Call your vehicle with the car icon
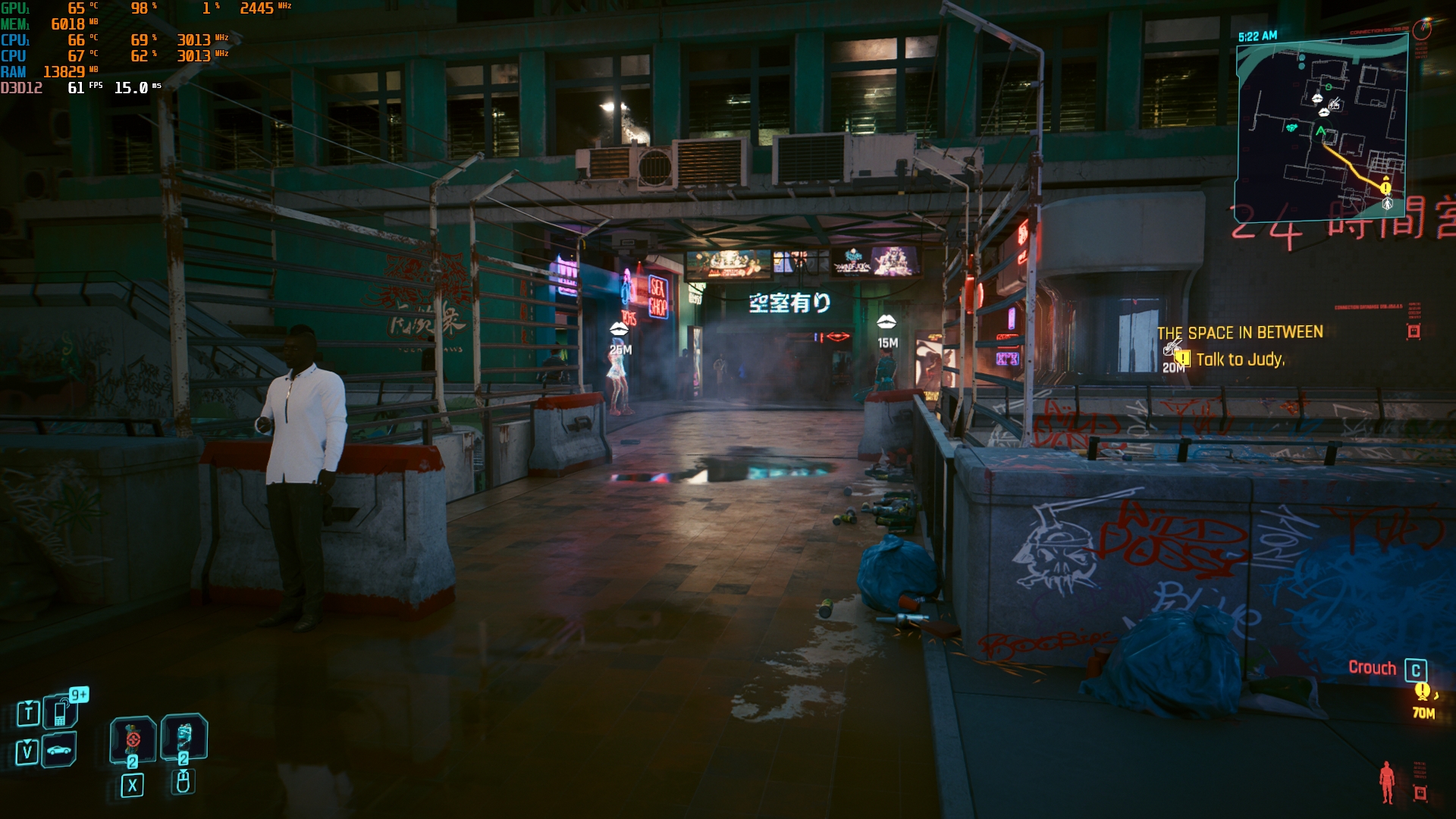This screenshot has height=819, width=1456. point(59,750)
